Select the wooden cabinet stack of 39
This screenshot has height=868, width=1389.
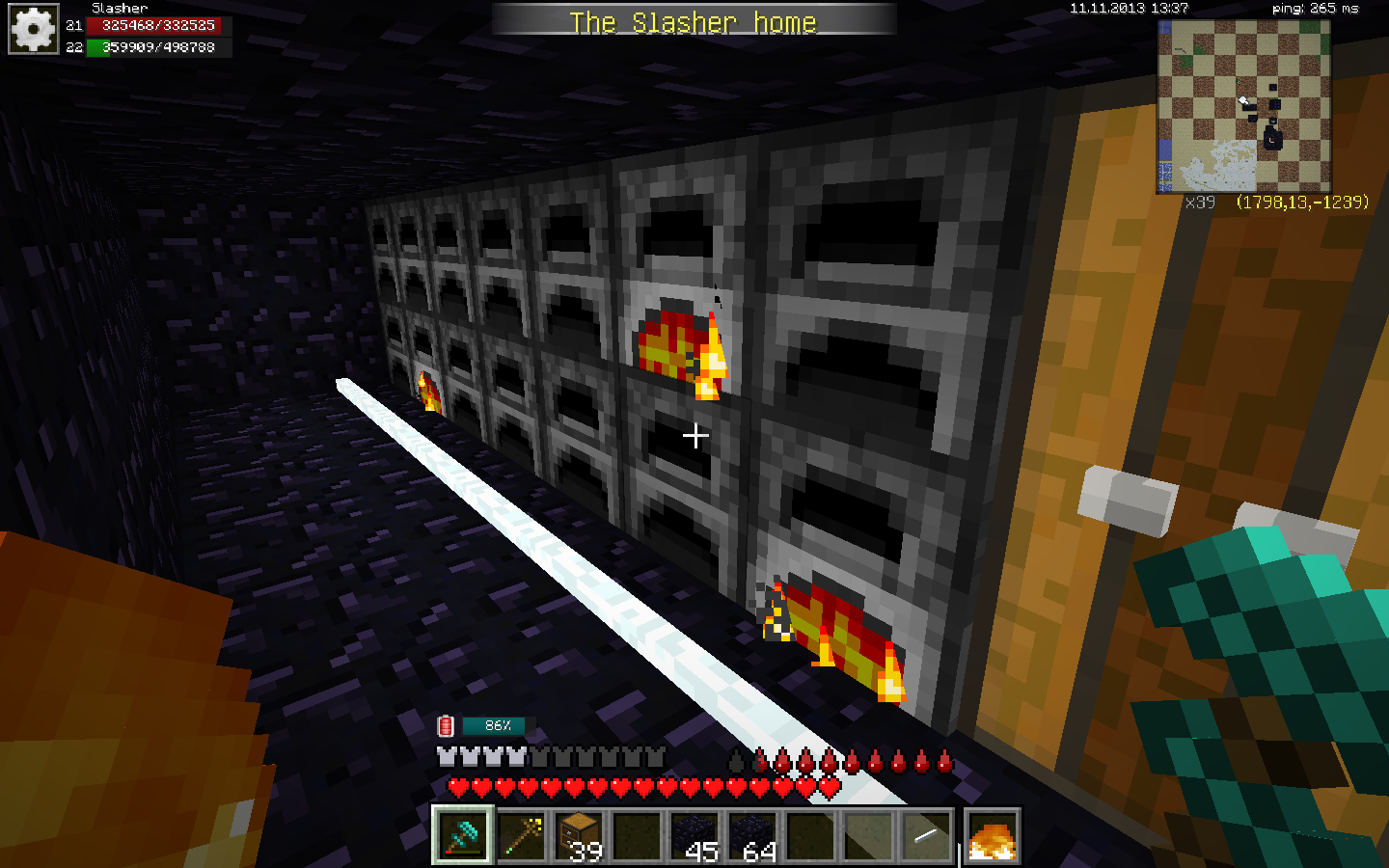(x=579, y=835)
